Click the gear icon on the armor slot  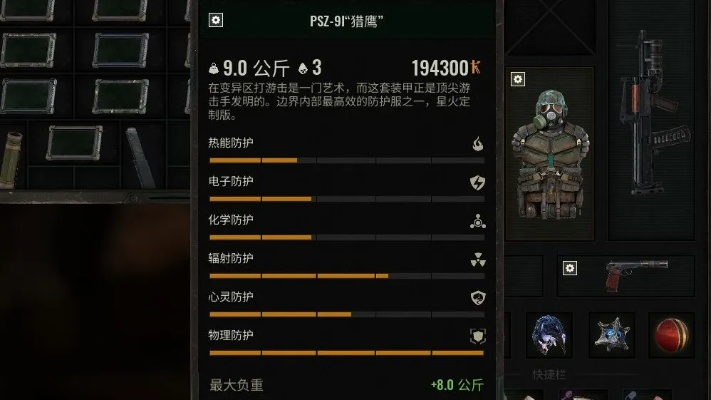point(517,79)
